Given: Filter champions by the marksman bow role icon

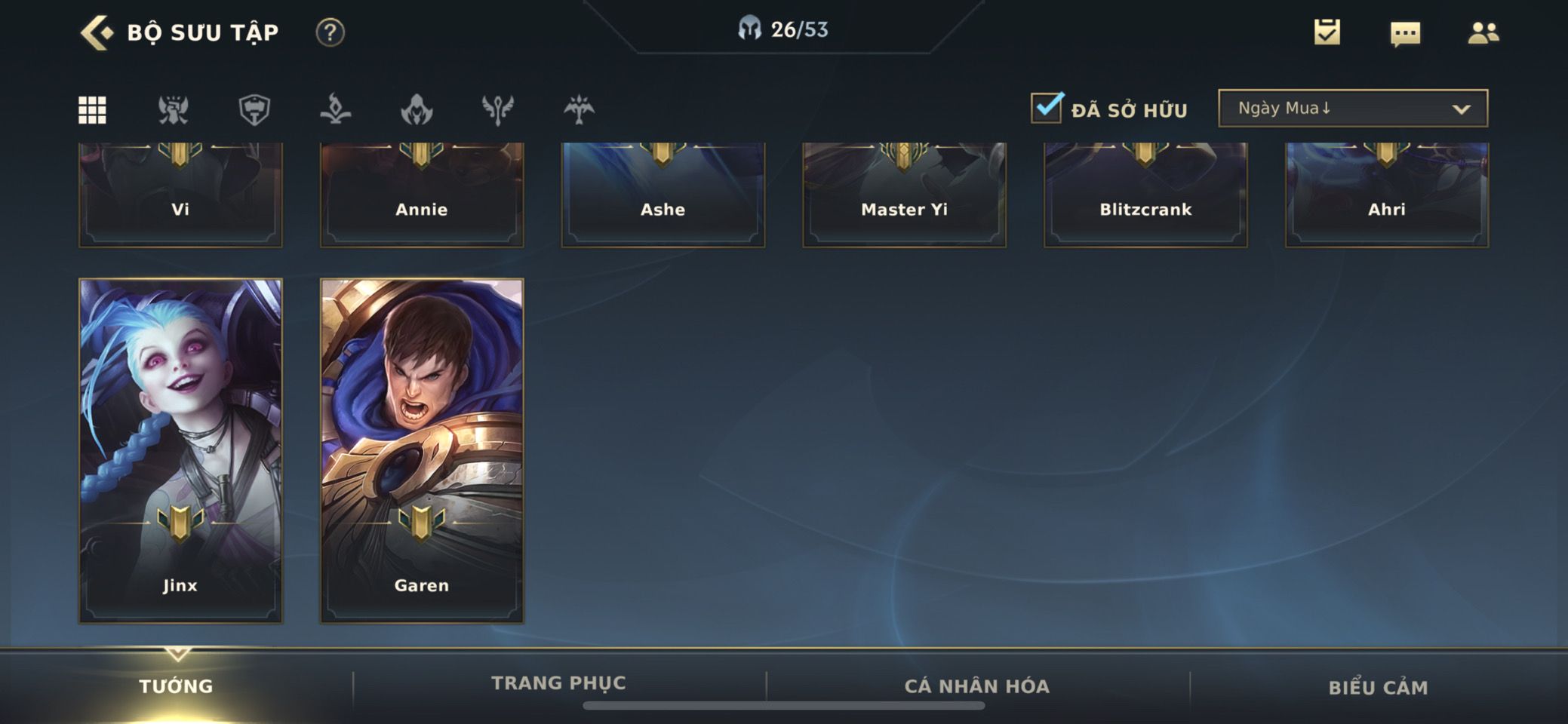Looking at the screenshot, I should (579, 110).
